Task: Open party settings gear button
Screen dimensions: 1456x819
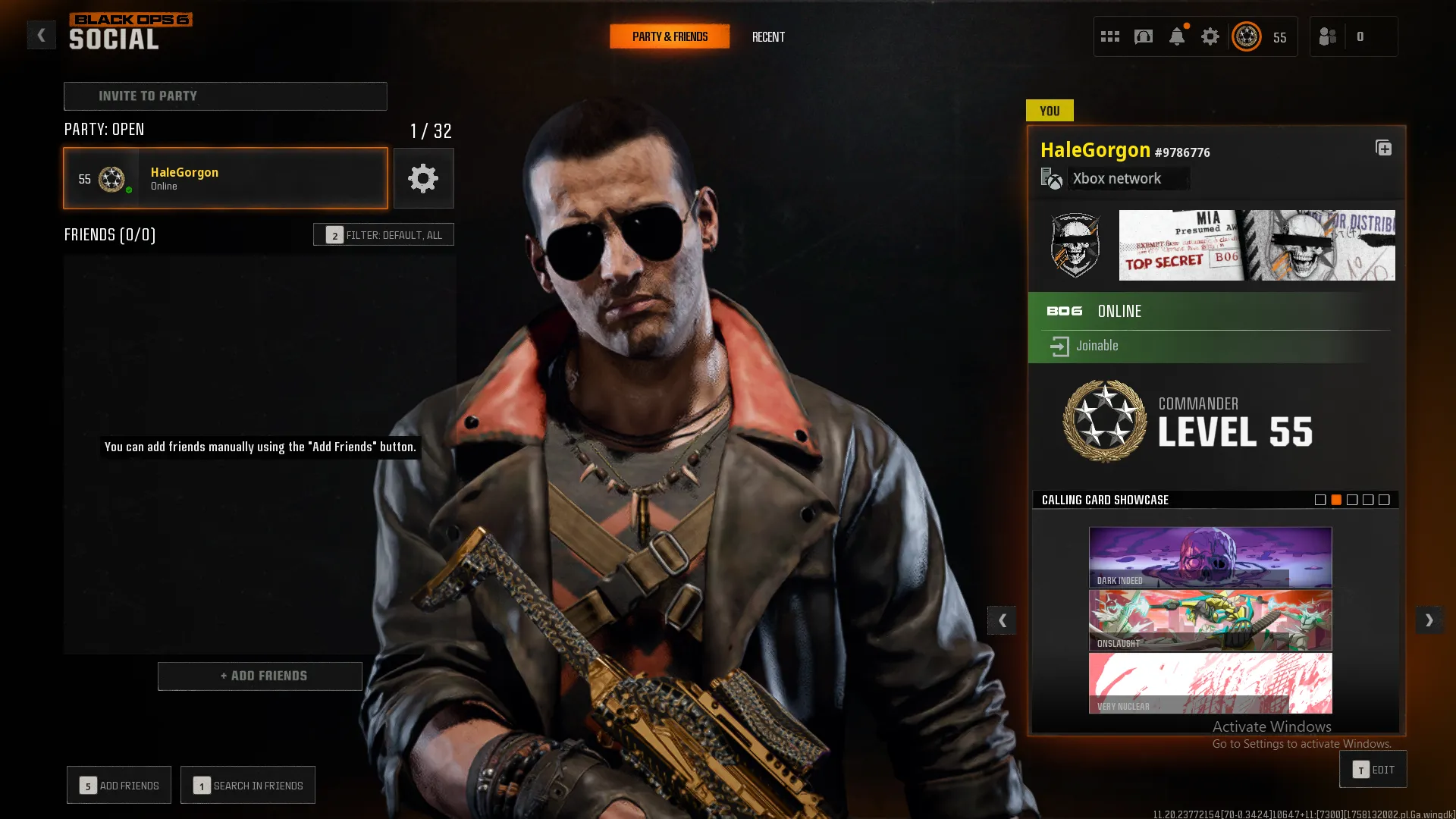Action: (x=423, y=178)
